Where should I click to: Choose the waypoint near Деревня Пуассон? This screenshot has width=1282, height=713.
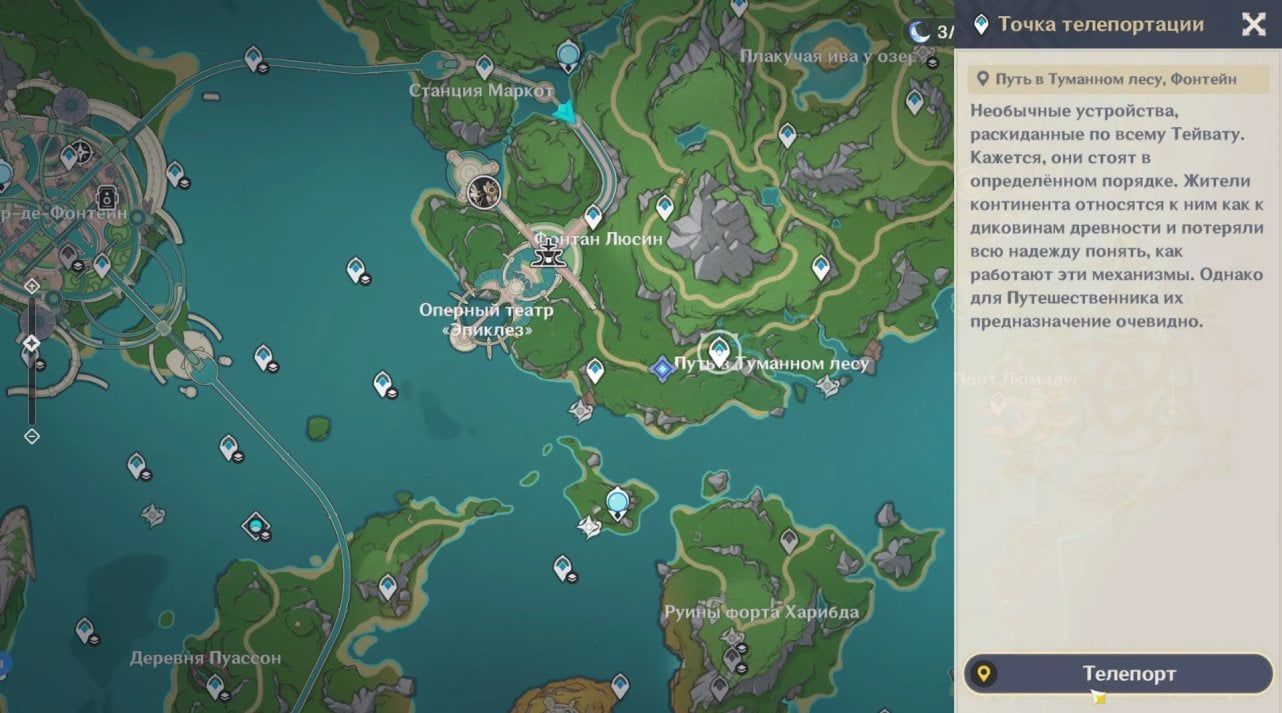point(214,686)
